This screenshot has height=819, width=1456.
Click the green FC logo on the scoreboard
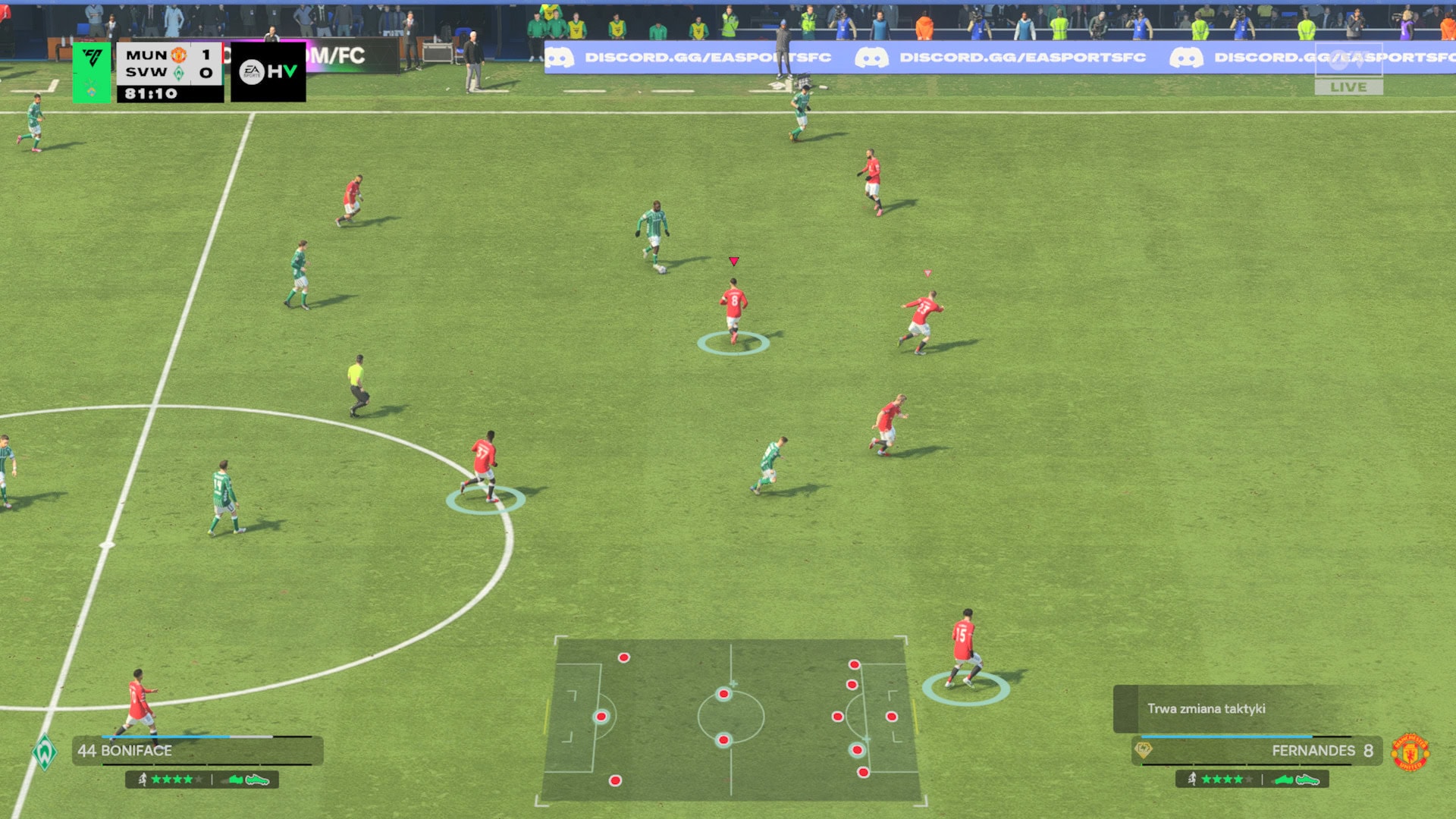click(92, 72)
